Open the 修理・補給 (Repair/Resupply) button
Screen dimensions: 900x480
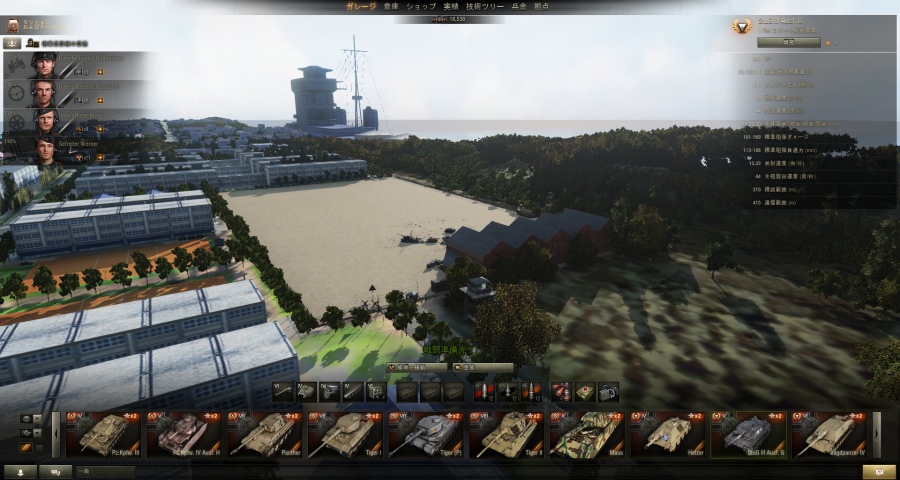pyautogui.click(x=417, y=368)
